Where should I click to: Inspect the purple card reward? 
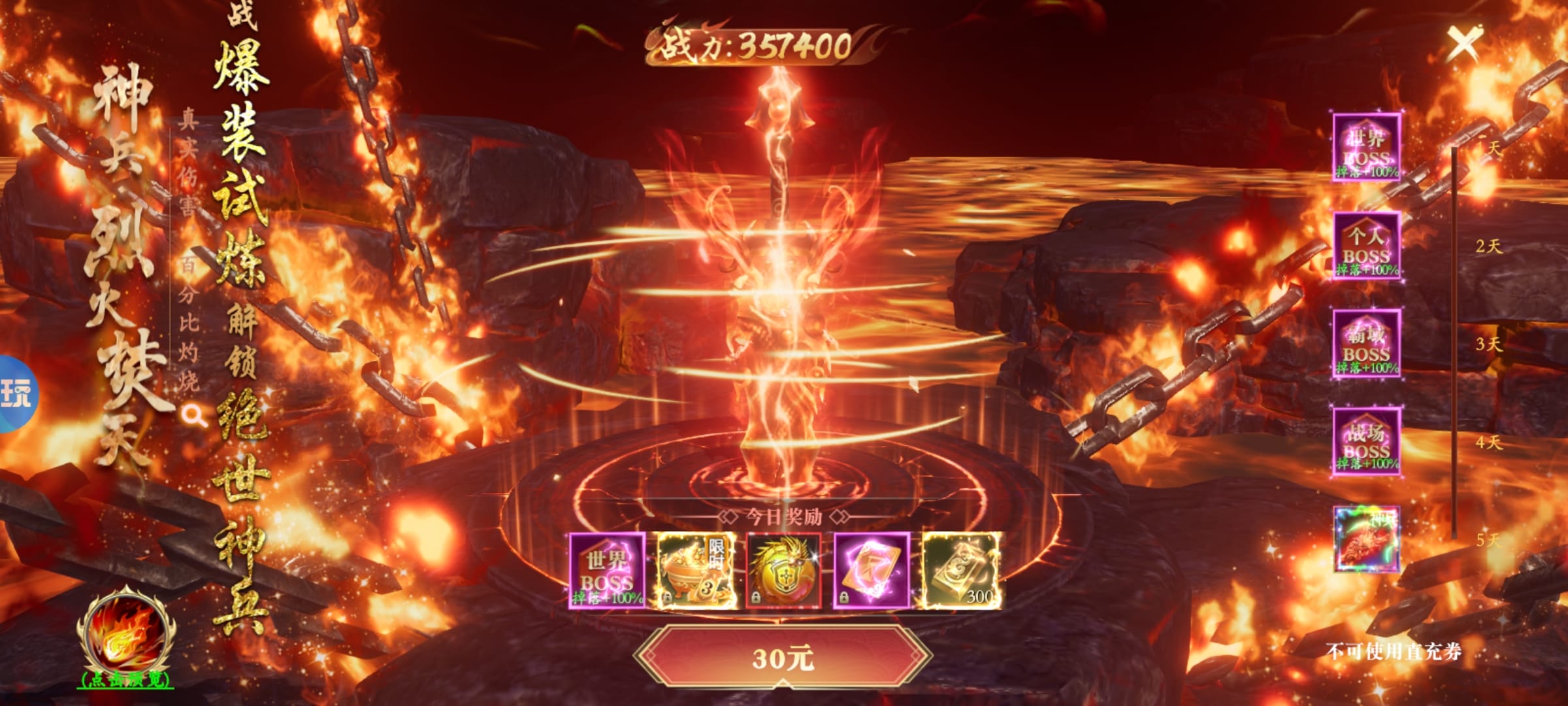click(x=872, y=571)
